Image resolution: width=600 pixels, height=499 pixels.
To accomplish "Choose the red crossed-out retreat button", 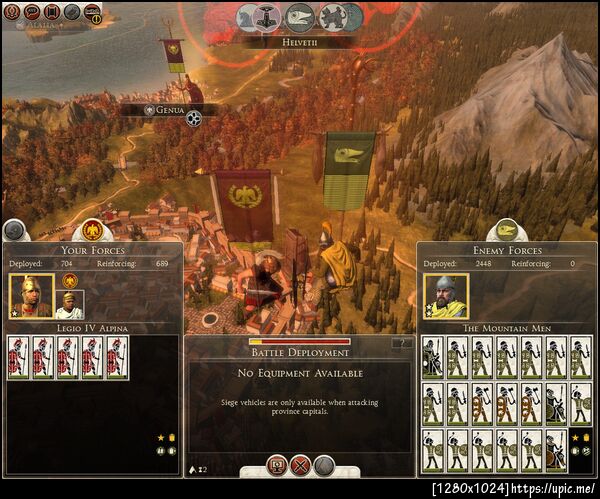I will [299, 464].
